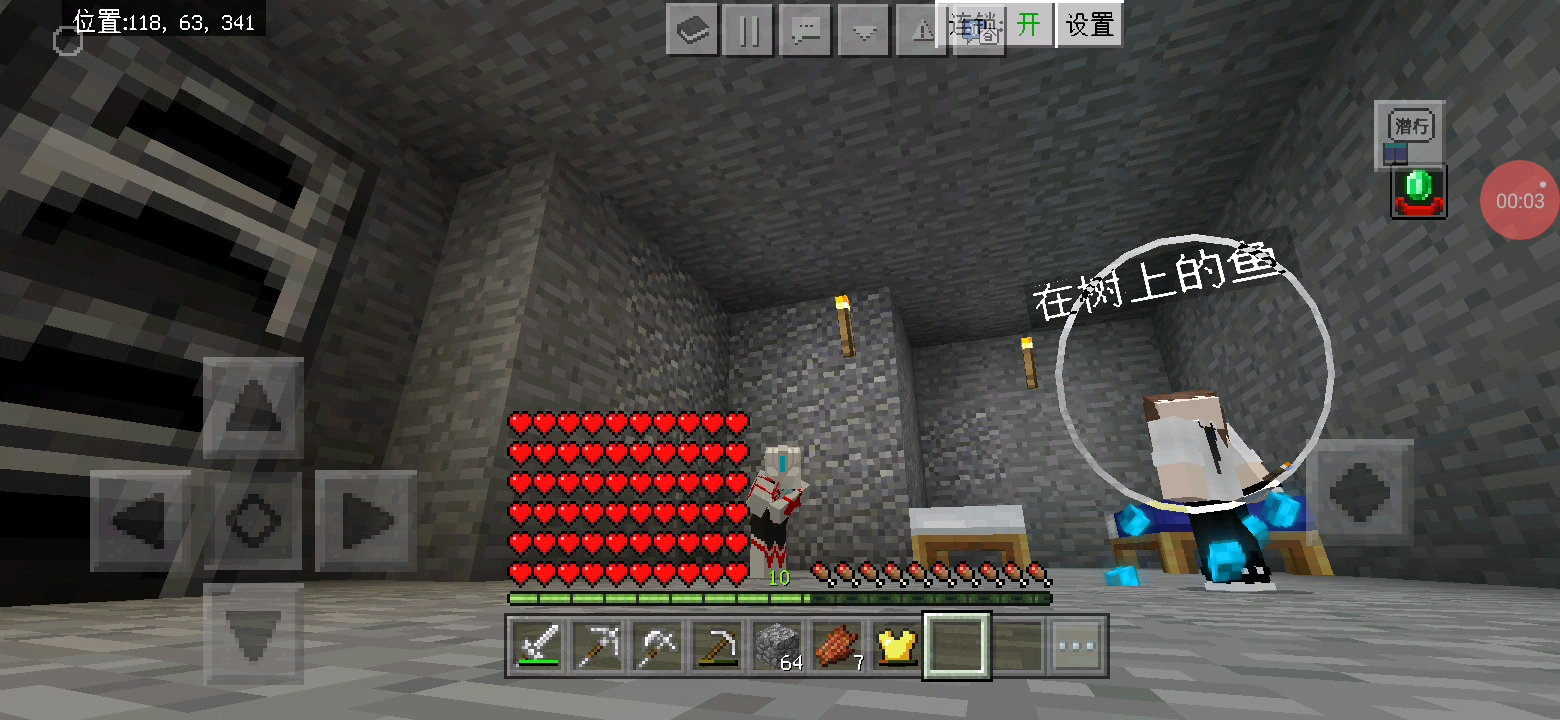Open inventory with three-dots button
1560x720 pixels.
pyautogui.click(x=1076, y=646)
